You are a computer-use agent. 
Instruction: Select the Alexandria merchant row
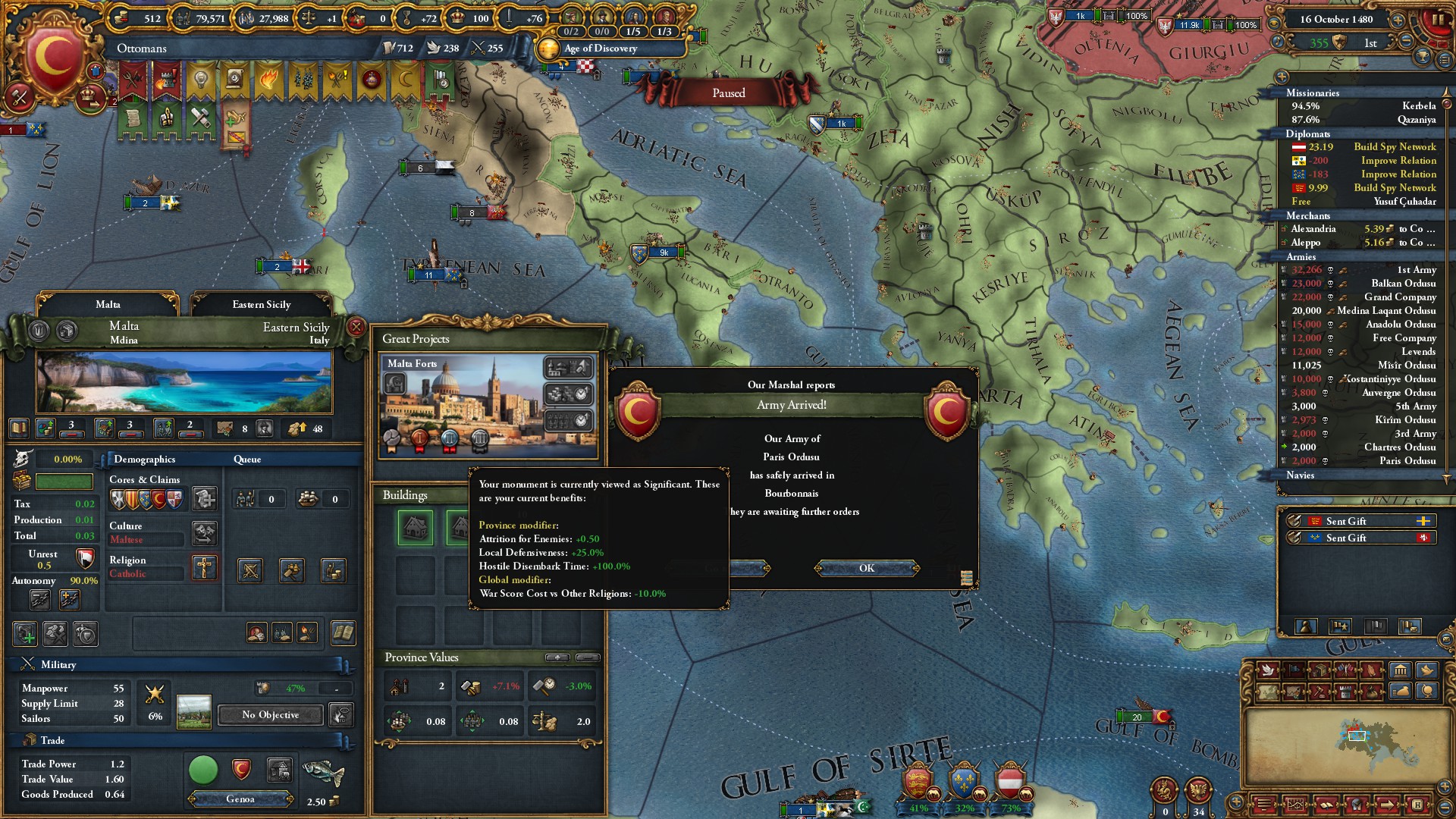pos(1357,229)
